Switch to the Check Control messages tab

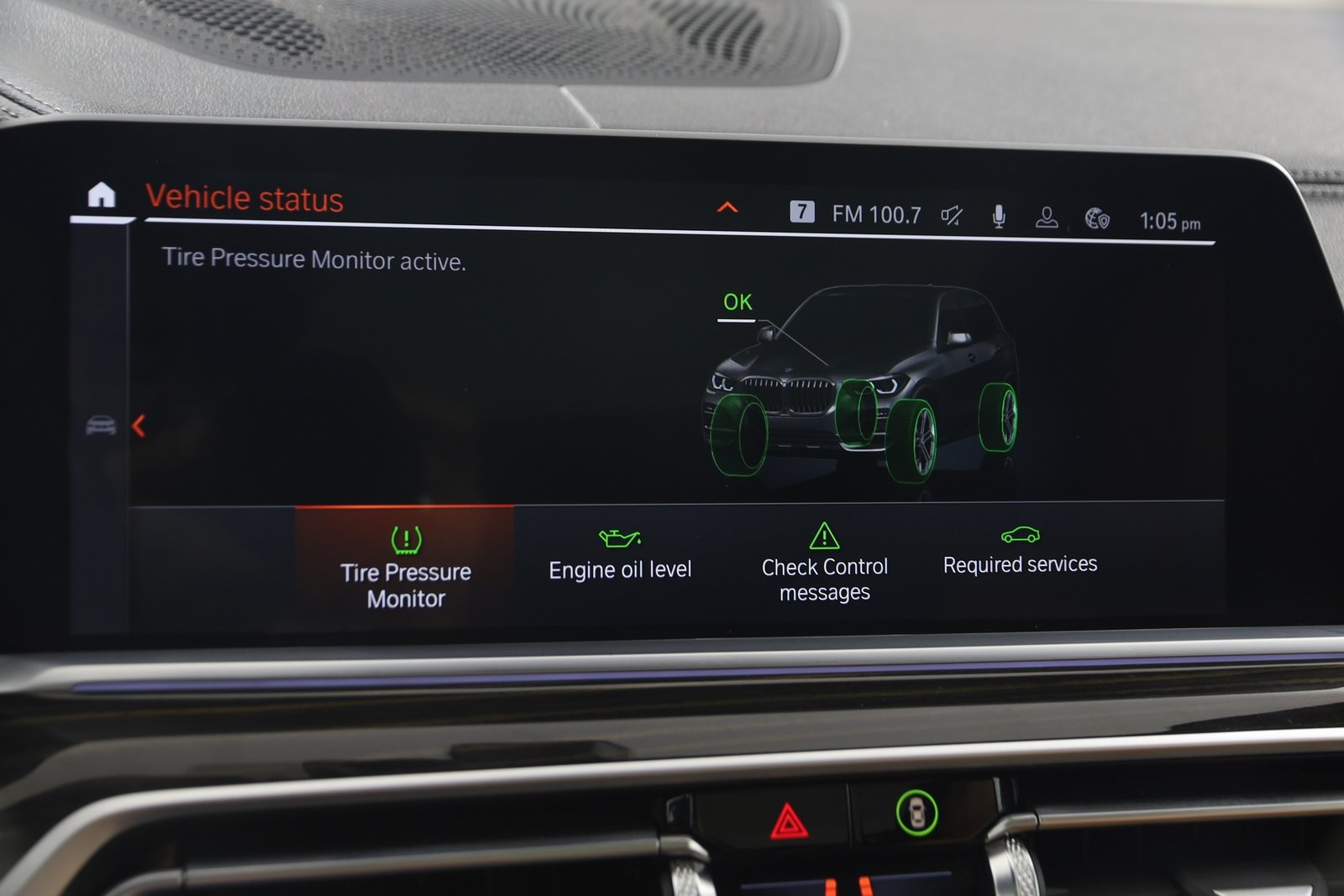824,579
